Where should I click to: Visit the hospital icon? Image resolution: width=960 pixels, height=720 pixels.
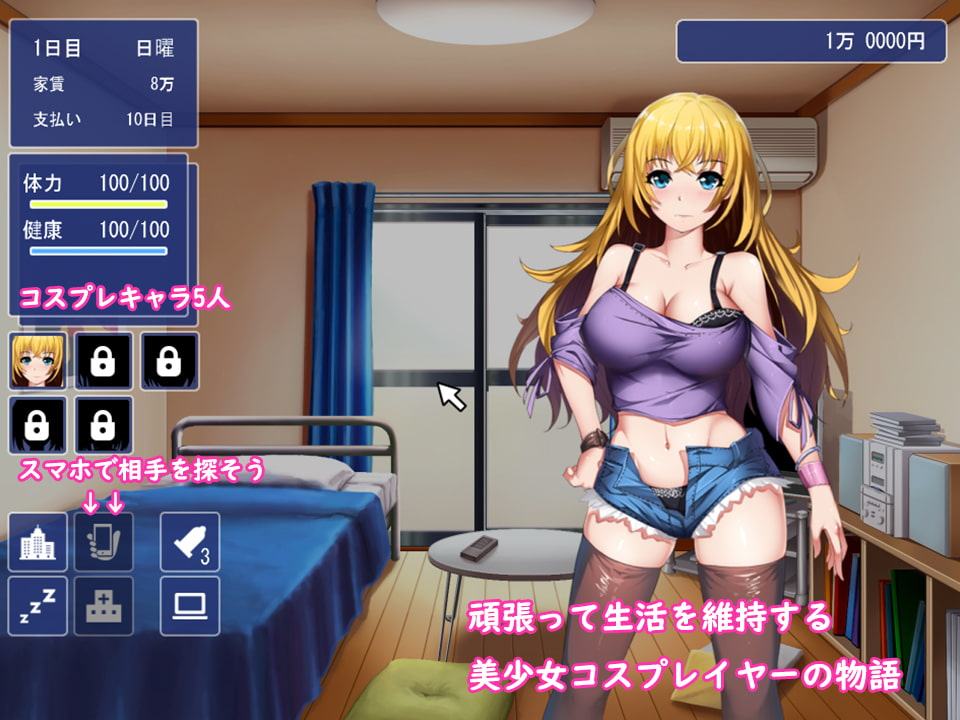(104, 605)
